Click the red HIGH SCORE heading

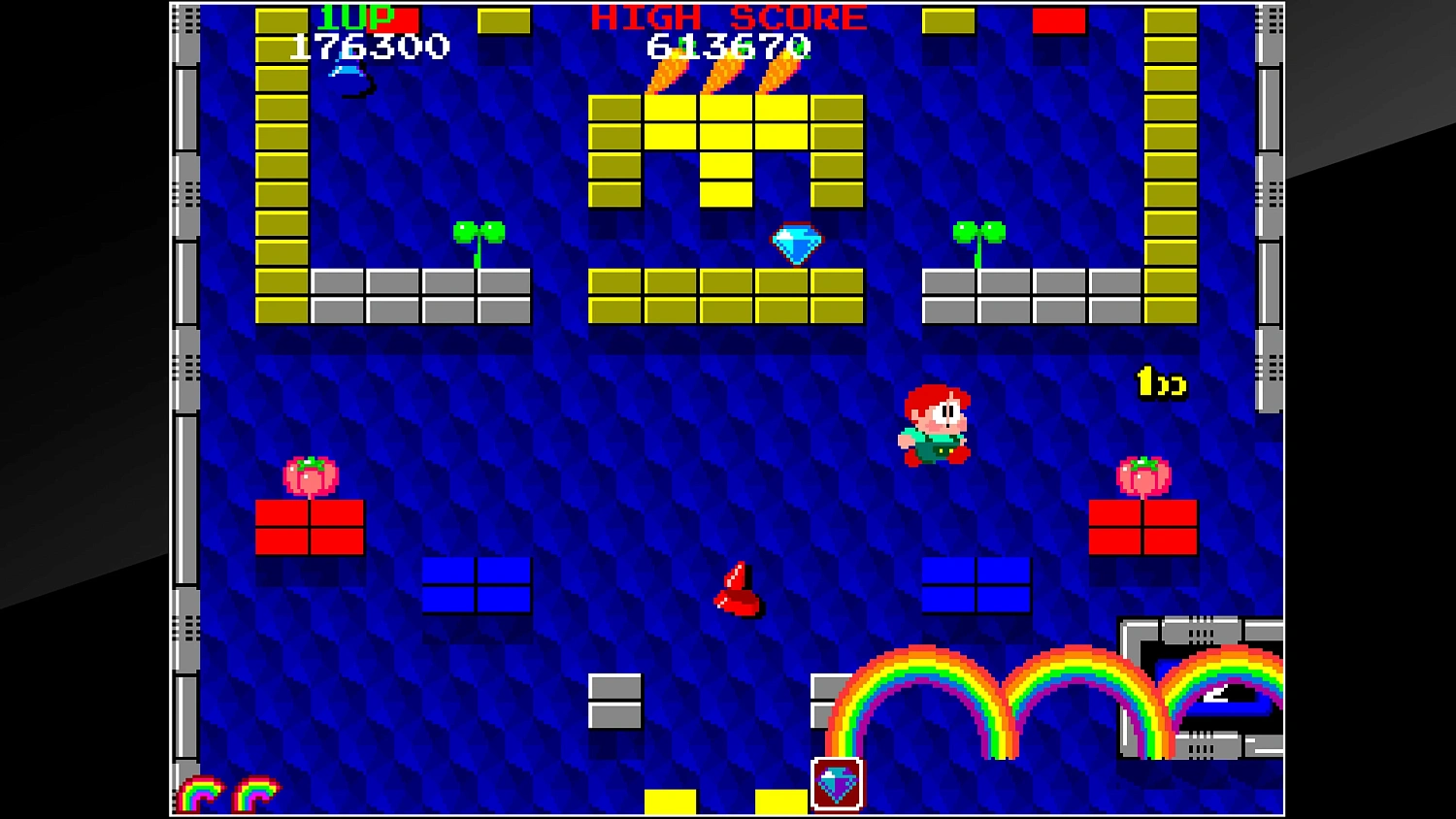coord(728,16)
